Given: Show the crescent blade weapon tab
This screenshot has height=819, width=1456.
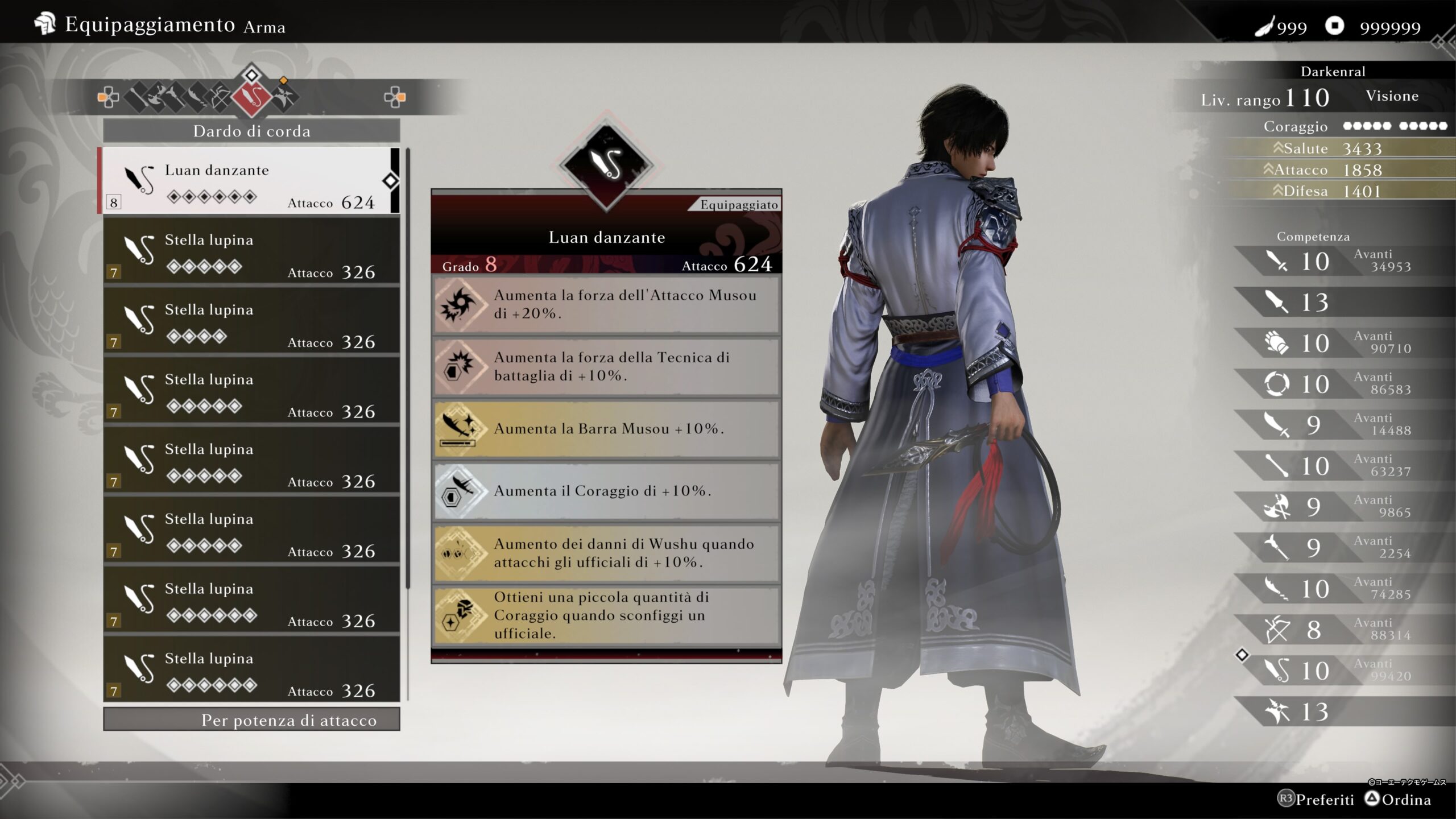Looking at the screenshot, I should tap(197, 97).
